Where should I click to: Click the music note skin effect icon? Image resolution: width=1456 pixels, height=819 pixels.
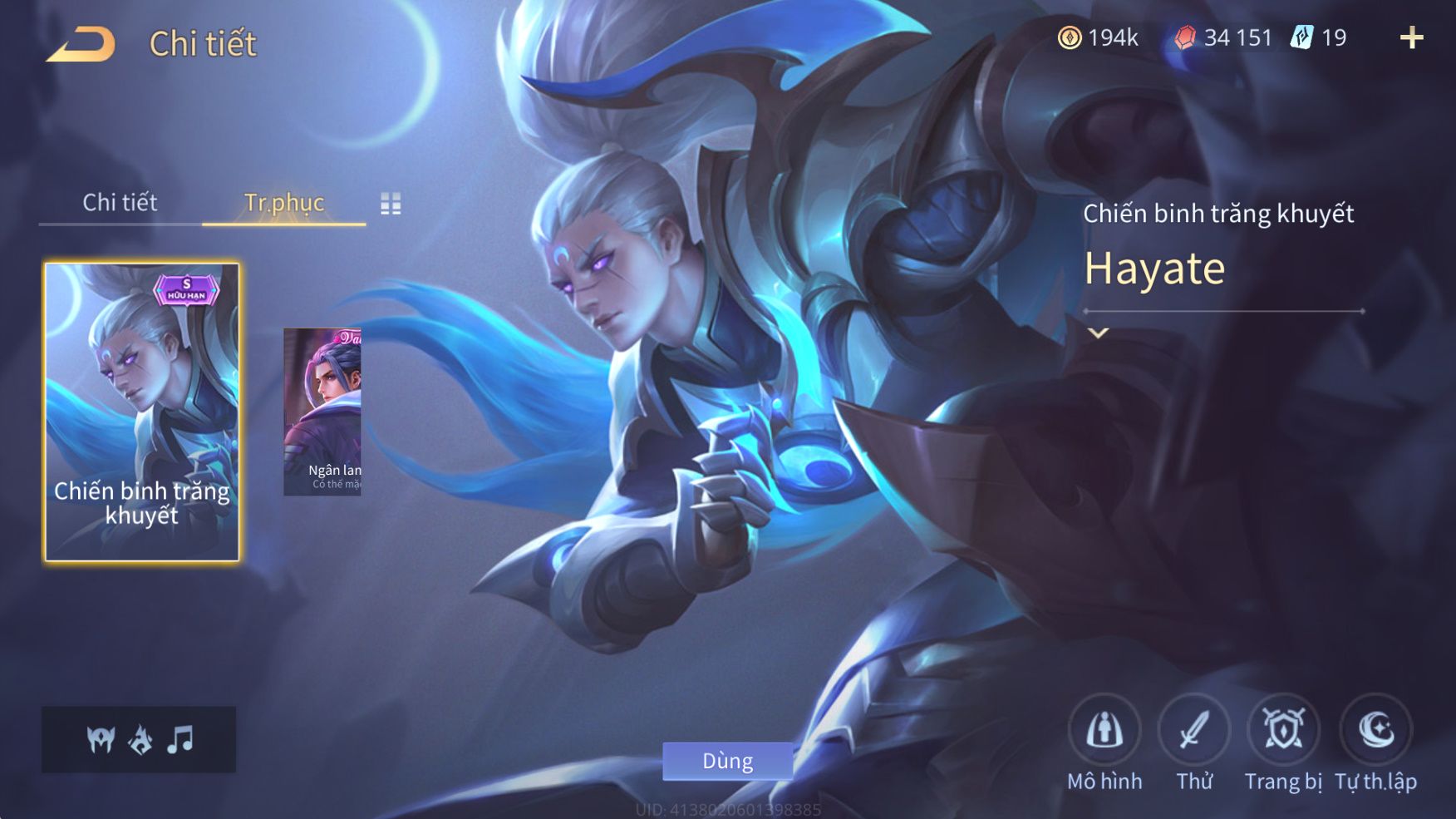[x=180, y=738]
